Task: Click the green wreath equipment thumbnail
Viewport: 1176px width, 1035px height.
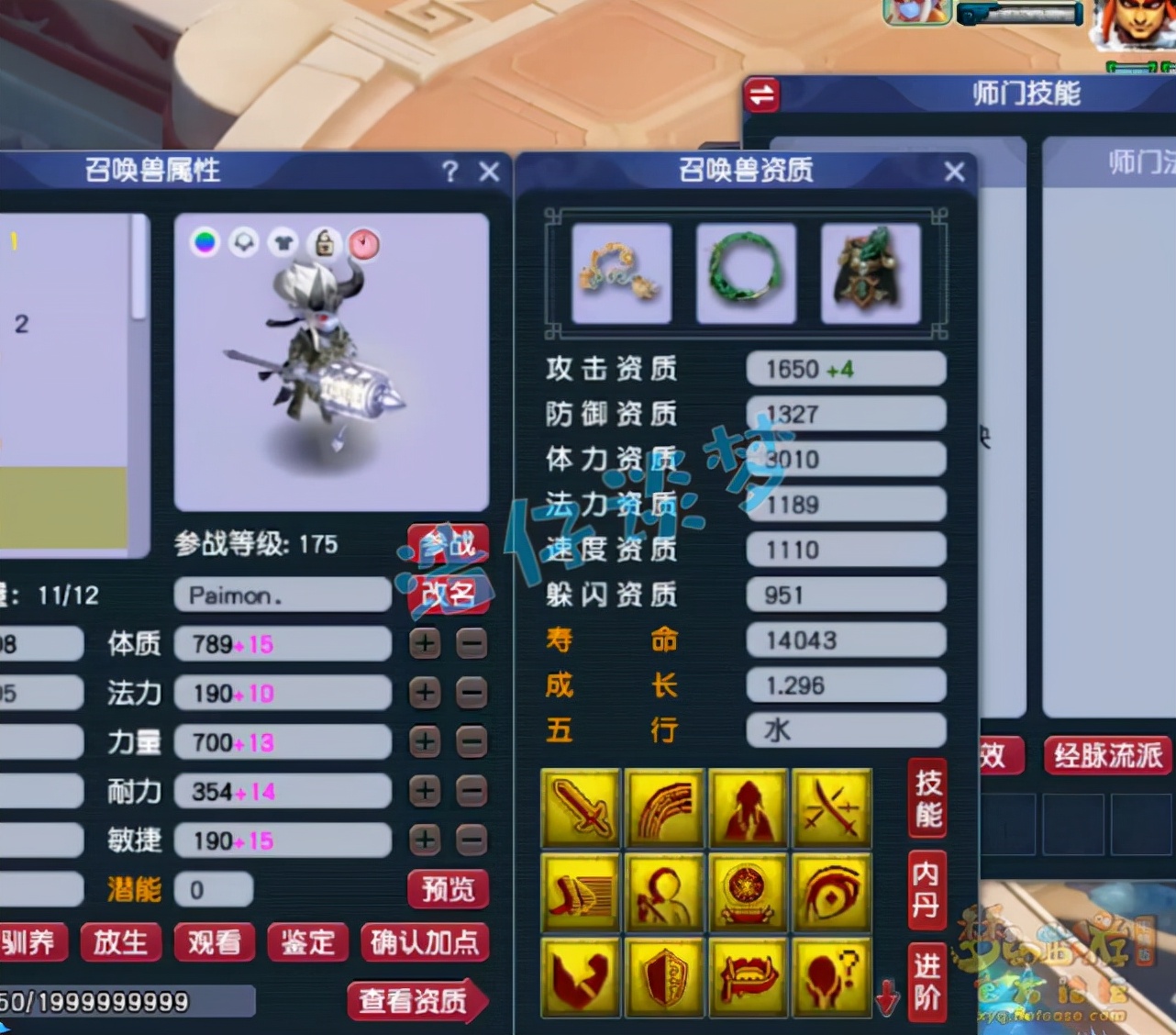Action: coord(746,273)
